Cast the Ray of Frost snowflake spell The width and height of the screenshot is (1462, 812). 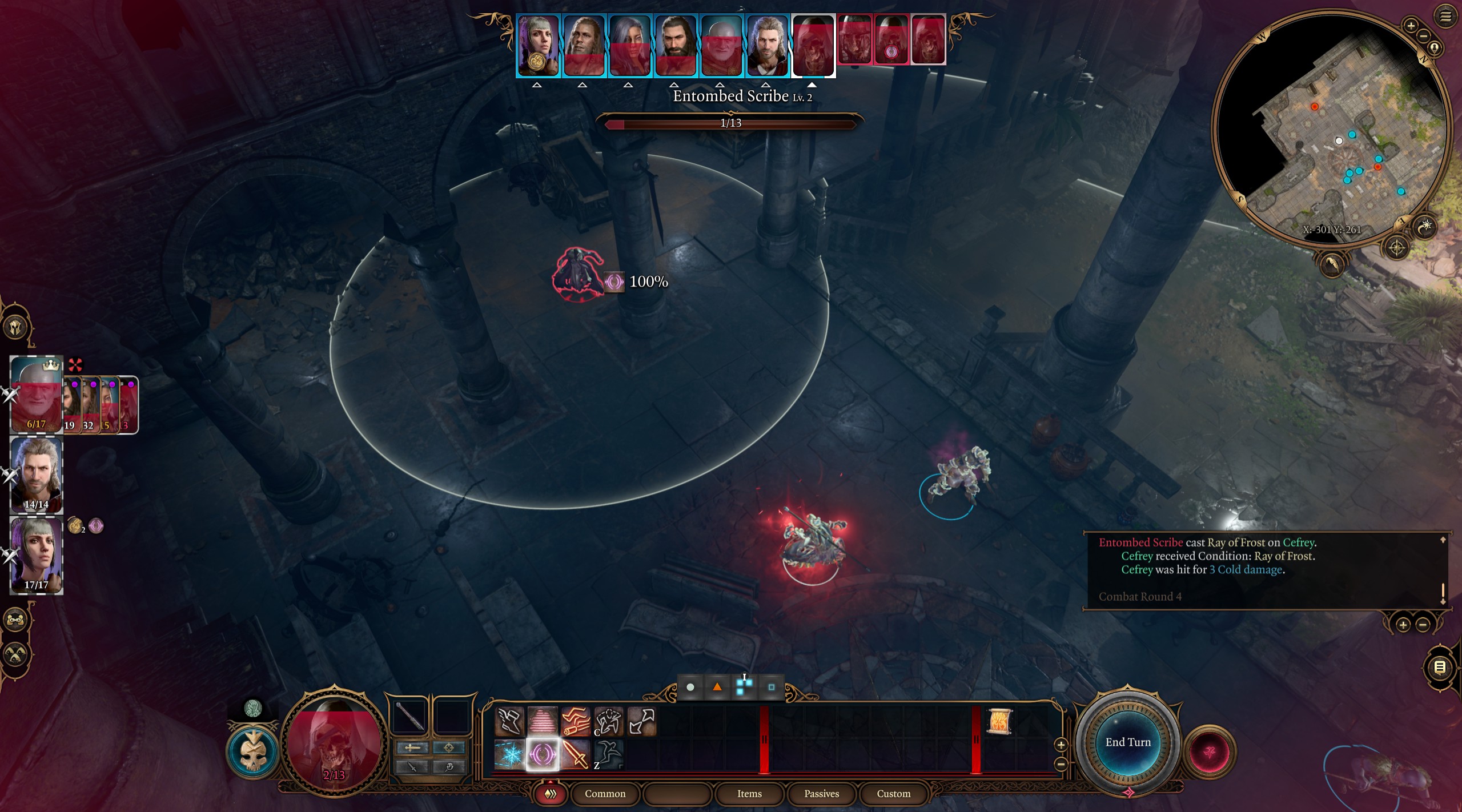click(x=509, y=755)
